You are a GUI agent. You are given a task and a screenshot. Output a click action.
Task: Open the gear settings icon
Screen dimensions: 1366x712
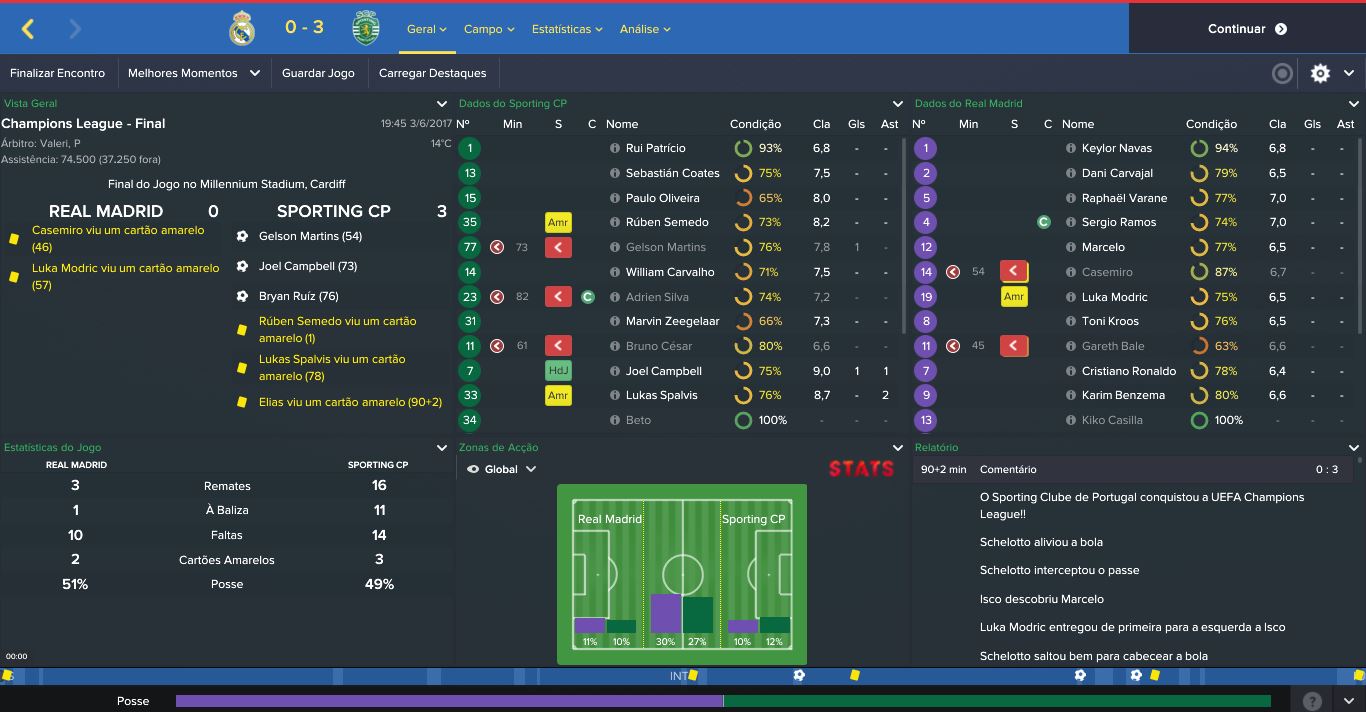click(x=1320, y=73)
